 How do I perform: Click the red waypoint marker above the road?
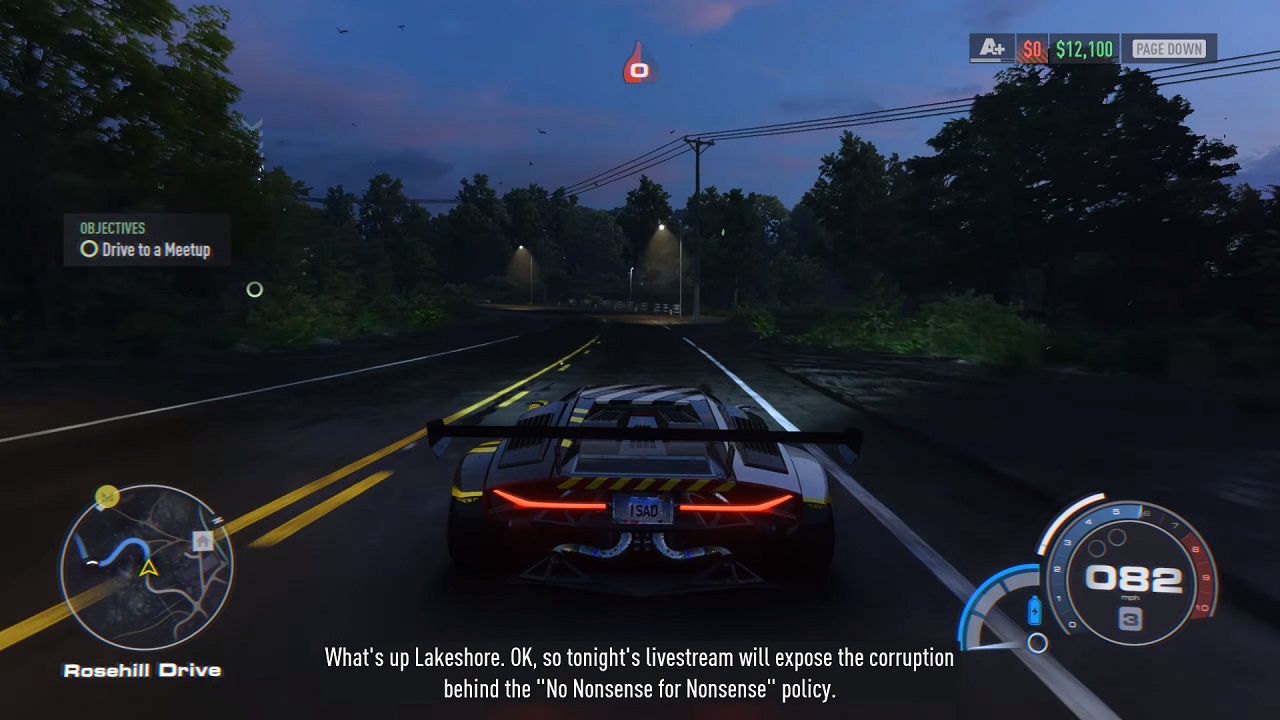[x=638, y=66]
